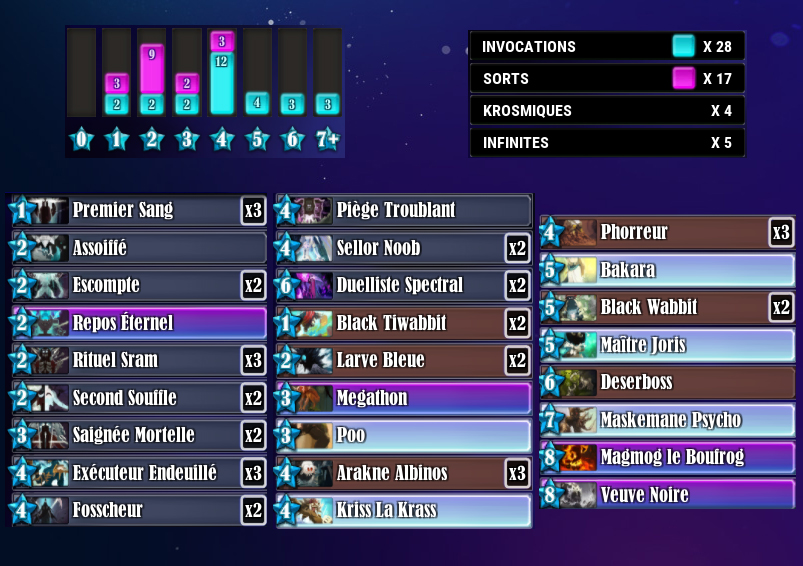Pick the Bakara card row

[x=668, y=270]
